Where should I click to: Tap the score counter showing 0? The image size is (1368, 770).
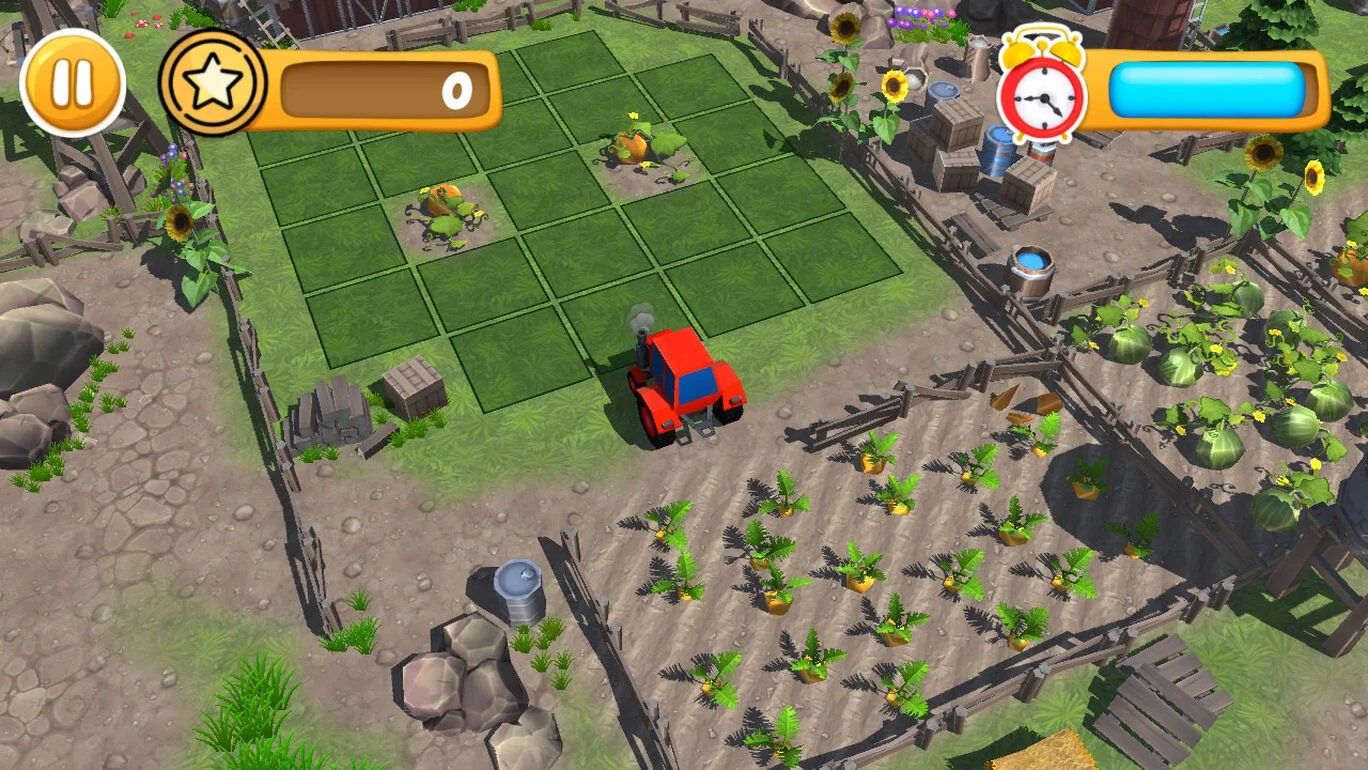pos(455,90)
